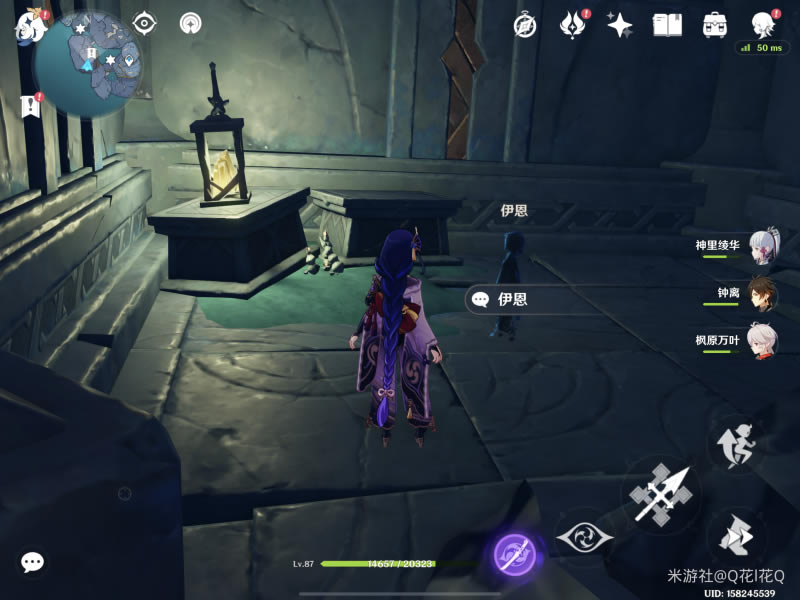The width and height of the screenshot is (800, 600).
Task: Open the backpack inventory
Action: pyautogui.click(x=715, y=25)
